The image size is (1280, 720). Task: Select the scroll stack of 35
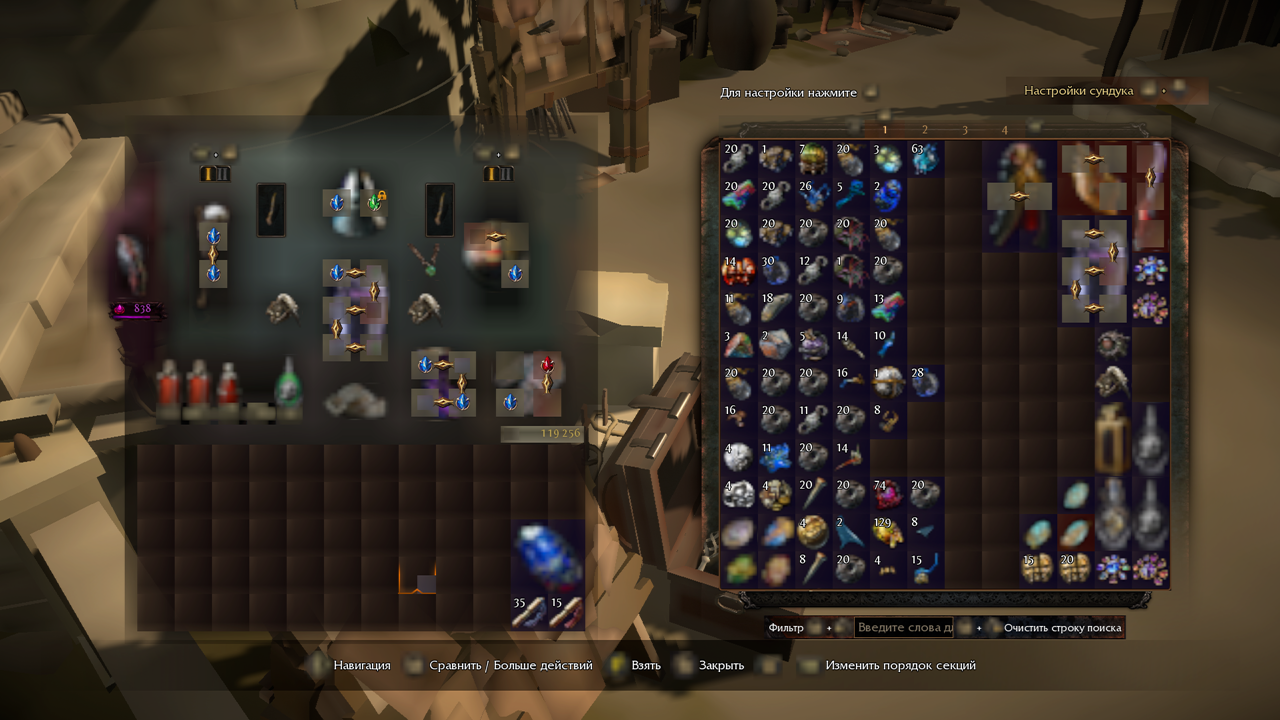[529, 611]
